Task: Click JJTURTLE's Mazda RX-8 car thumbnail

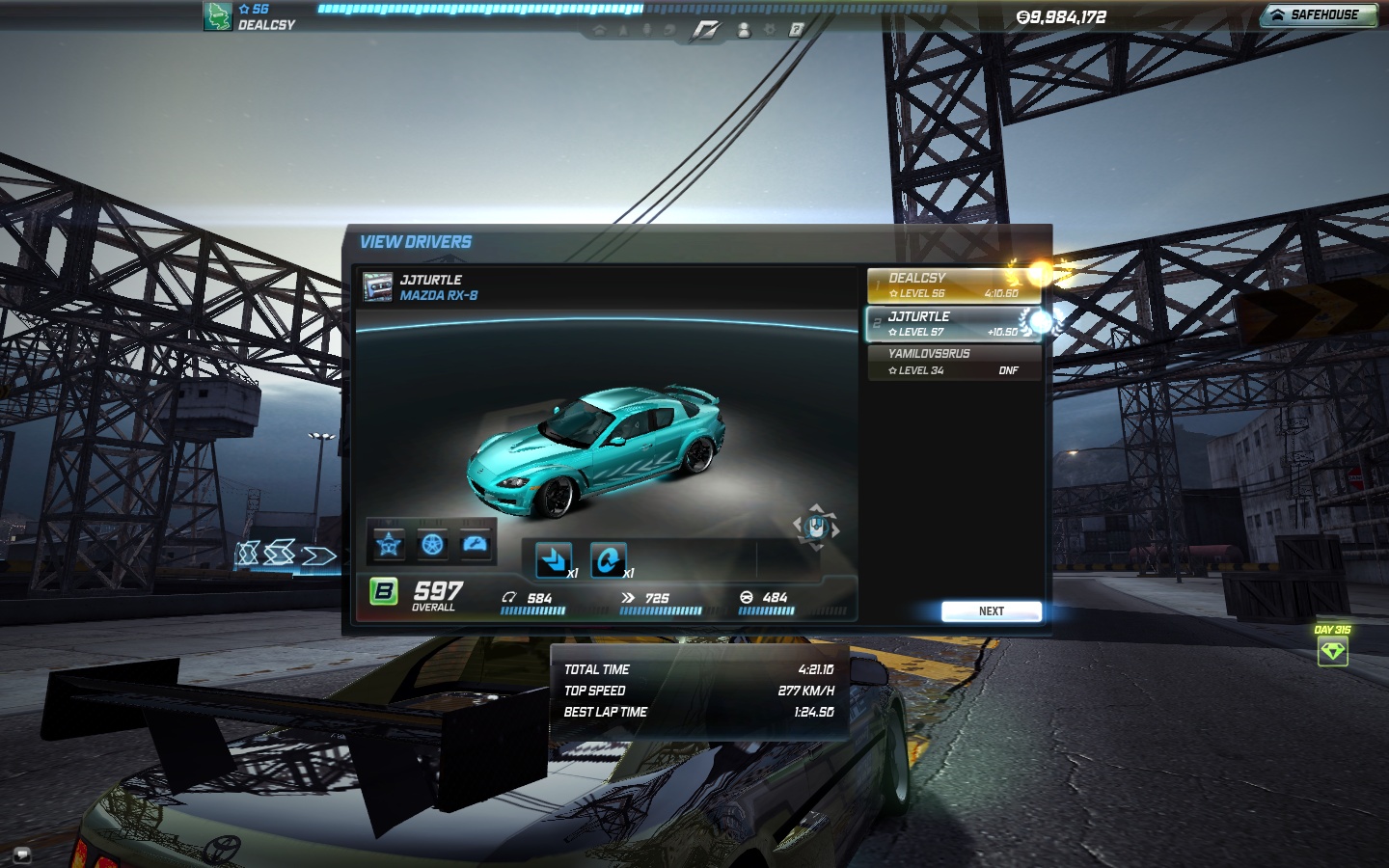Action: [x=377, y=287]
